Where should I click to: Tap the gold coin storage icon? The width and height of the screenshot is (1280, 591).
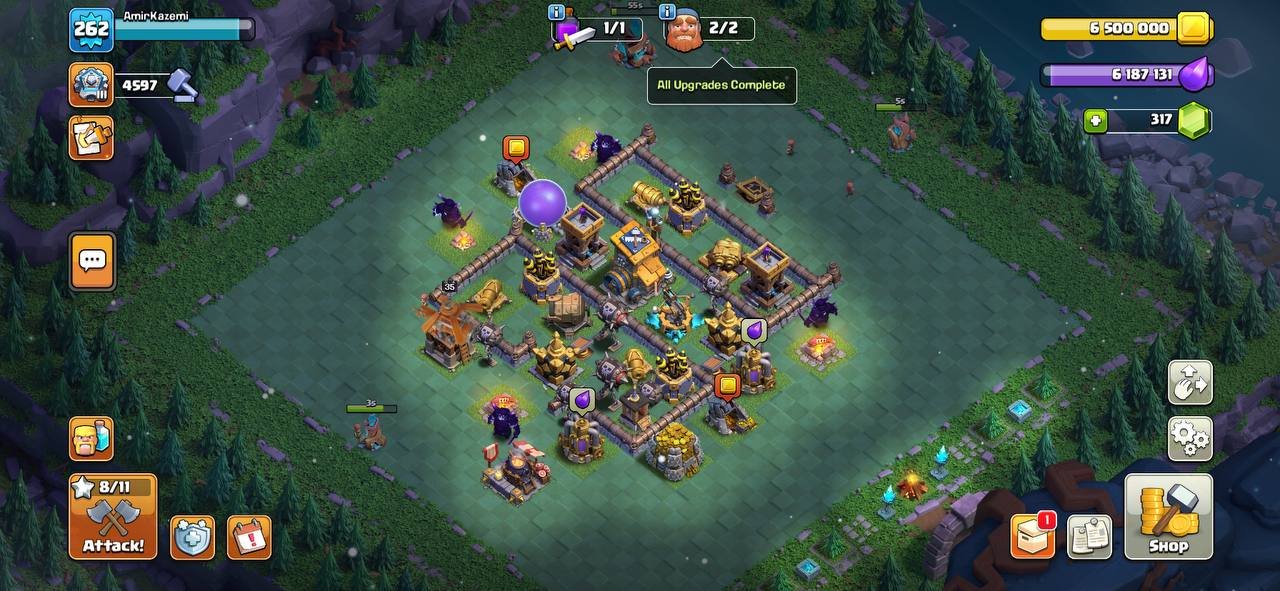click(1193, 29)
